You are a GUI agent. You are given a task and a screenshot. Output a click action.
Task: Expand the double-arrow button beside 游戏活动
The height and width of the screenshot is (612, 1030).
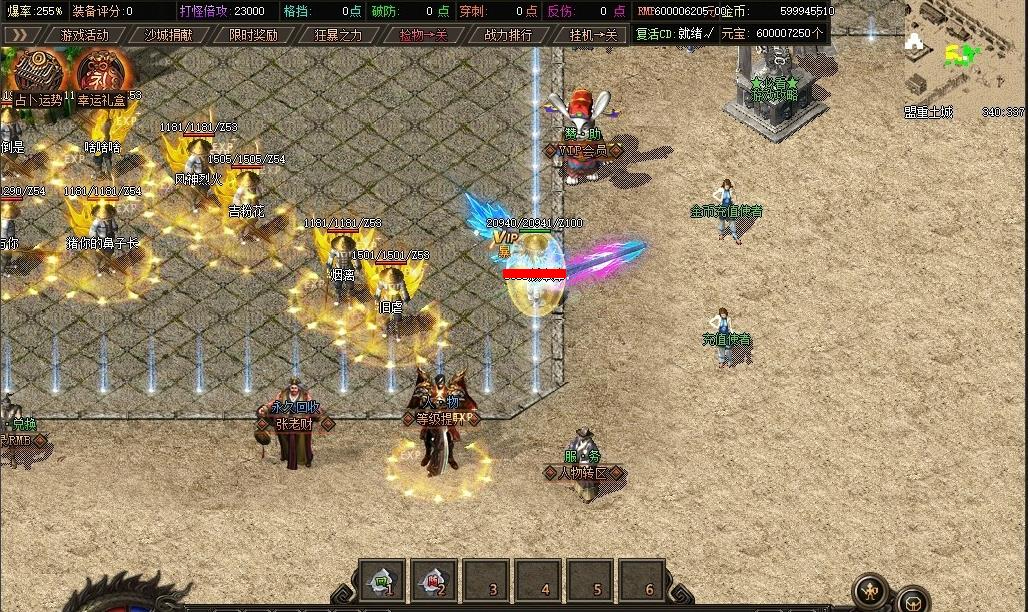coord(19,35)
